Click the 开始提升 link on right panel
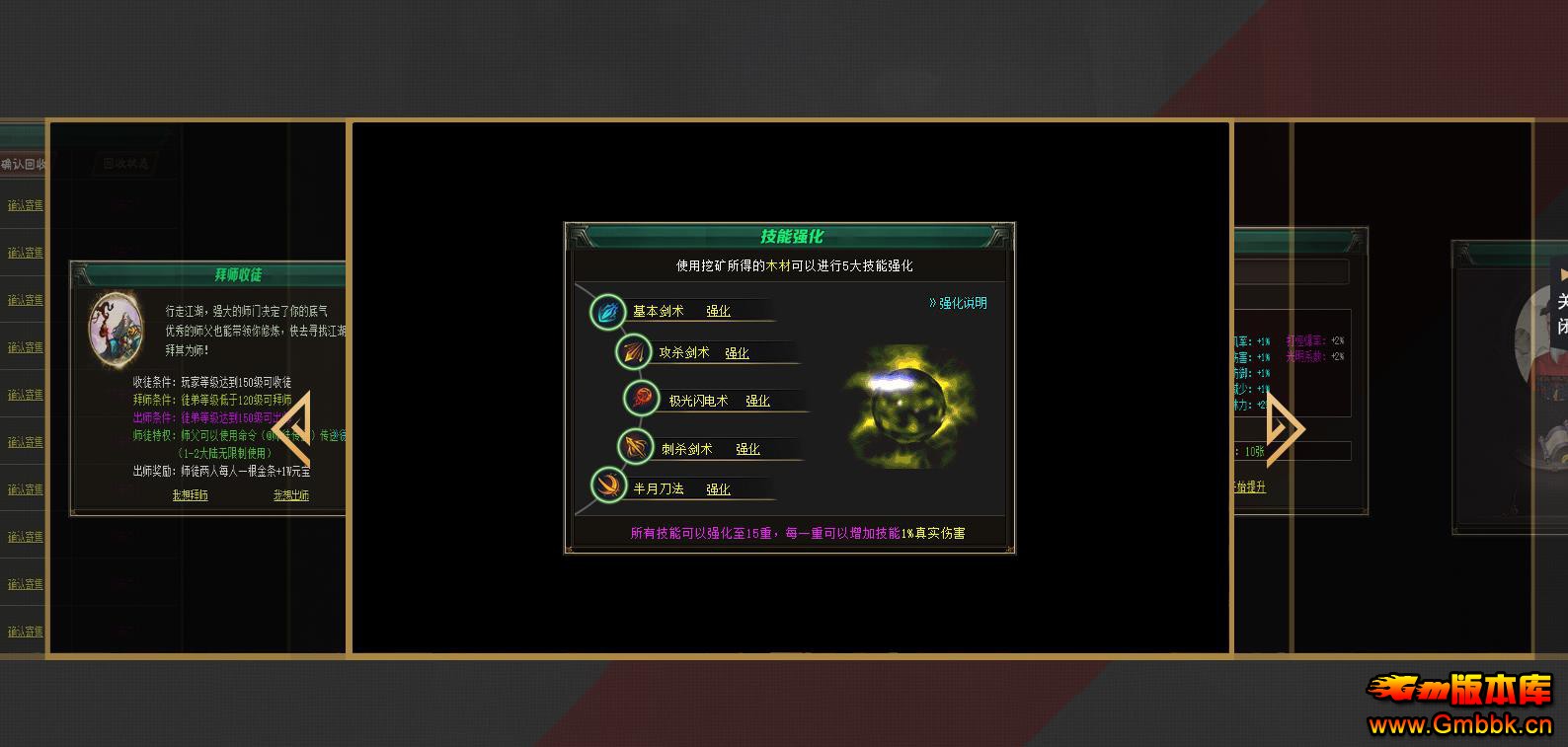1568x747 pixels. pyautogui.click(x=1247, y=486)
